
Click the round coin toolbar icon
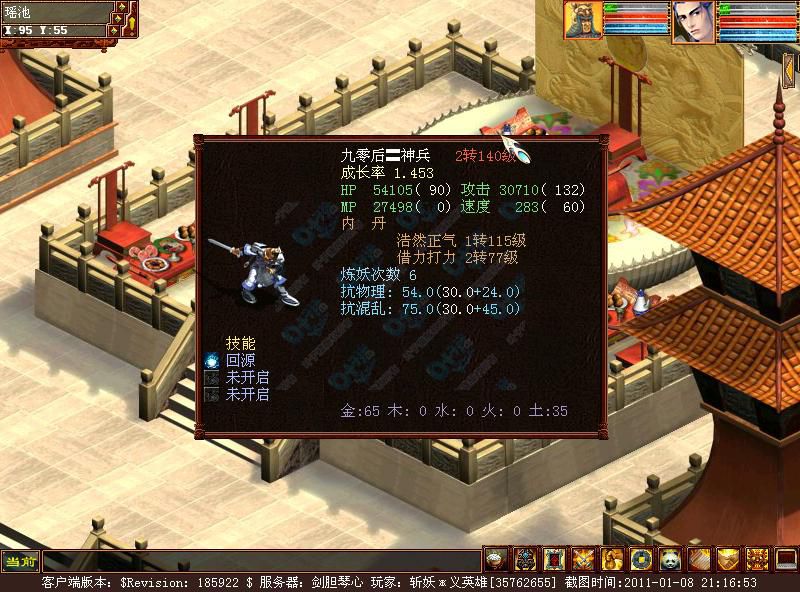(x=640, y=559)
